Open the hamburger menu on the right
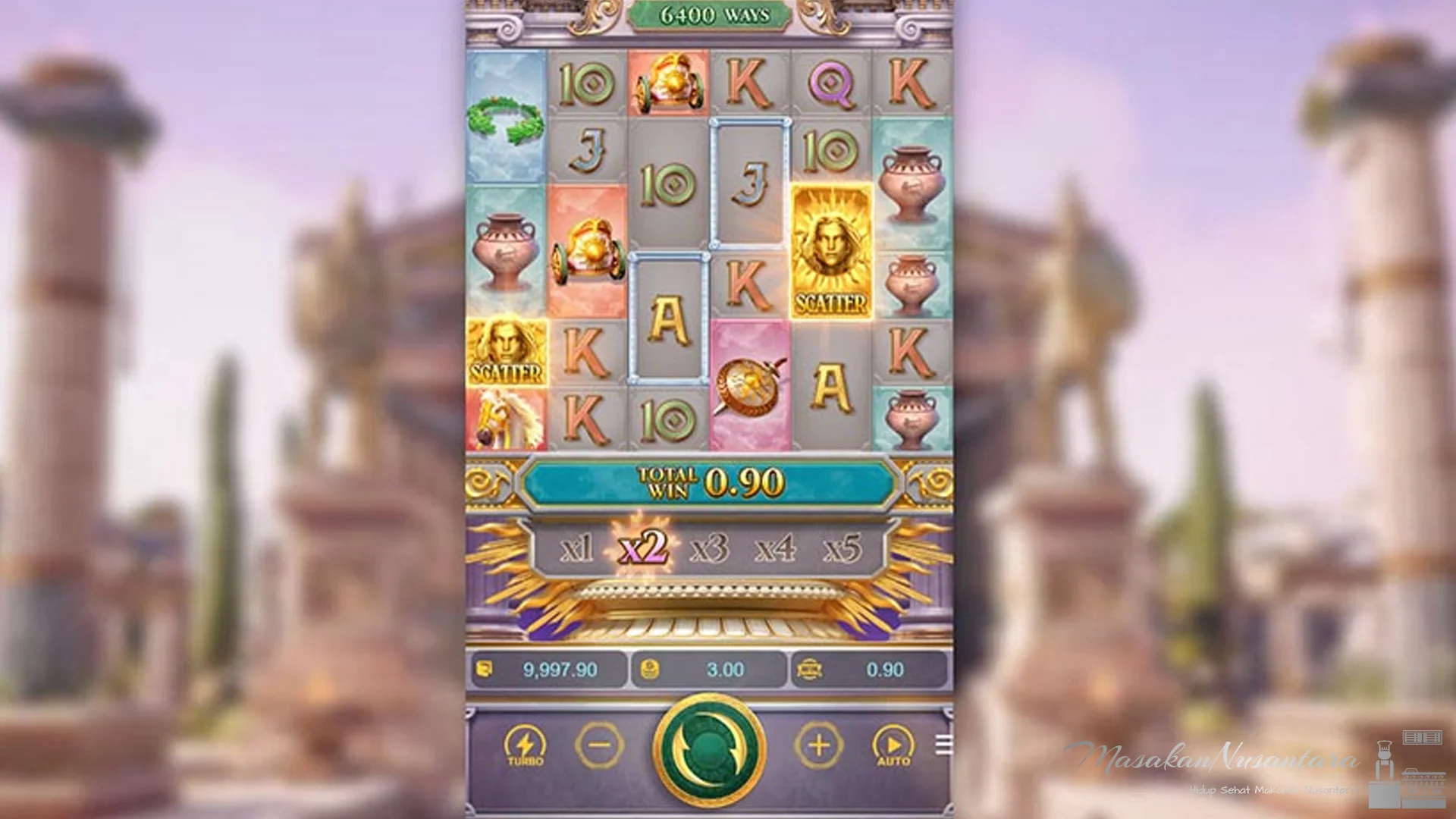The image size is (1456, 819). (x=944, y=743)
